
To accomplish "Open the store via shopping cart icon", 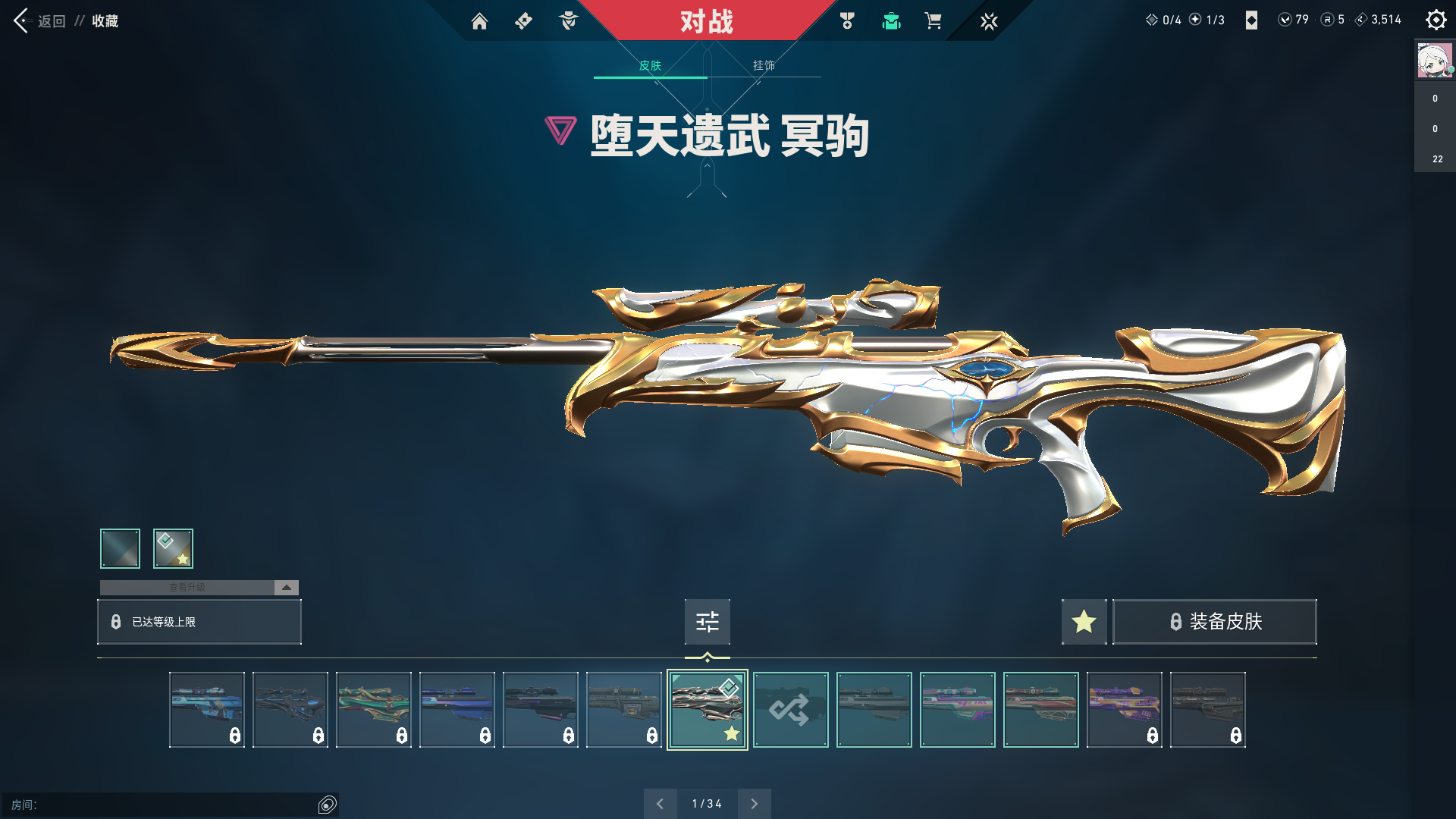I will point(934,21).
